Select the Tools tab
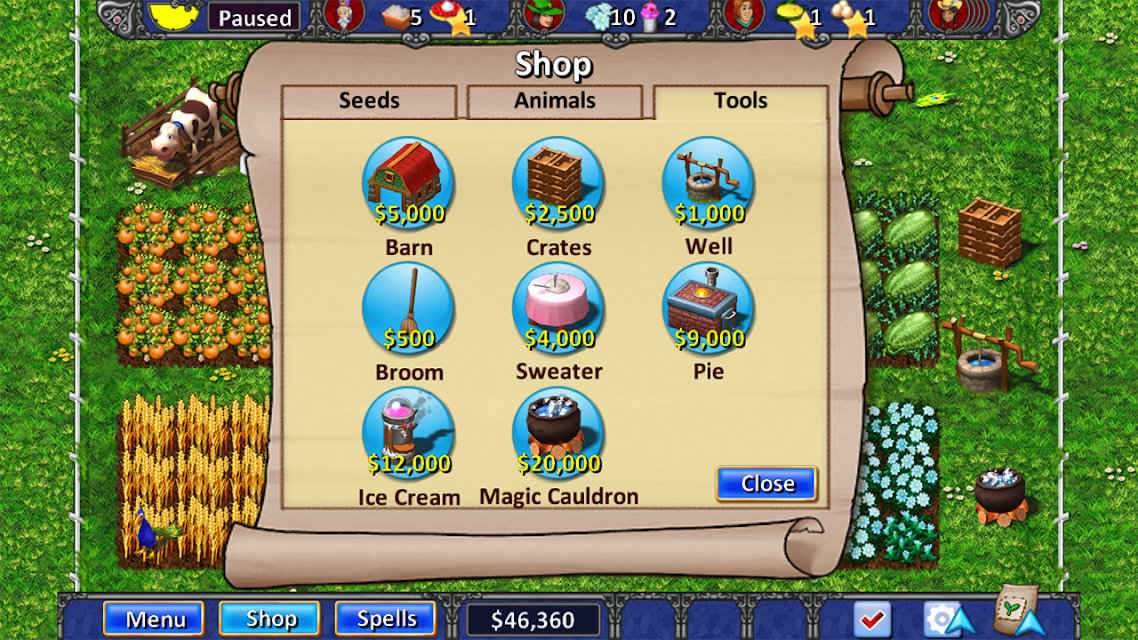Viewport: 1138px width, 640px height. click(740, 101)
